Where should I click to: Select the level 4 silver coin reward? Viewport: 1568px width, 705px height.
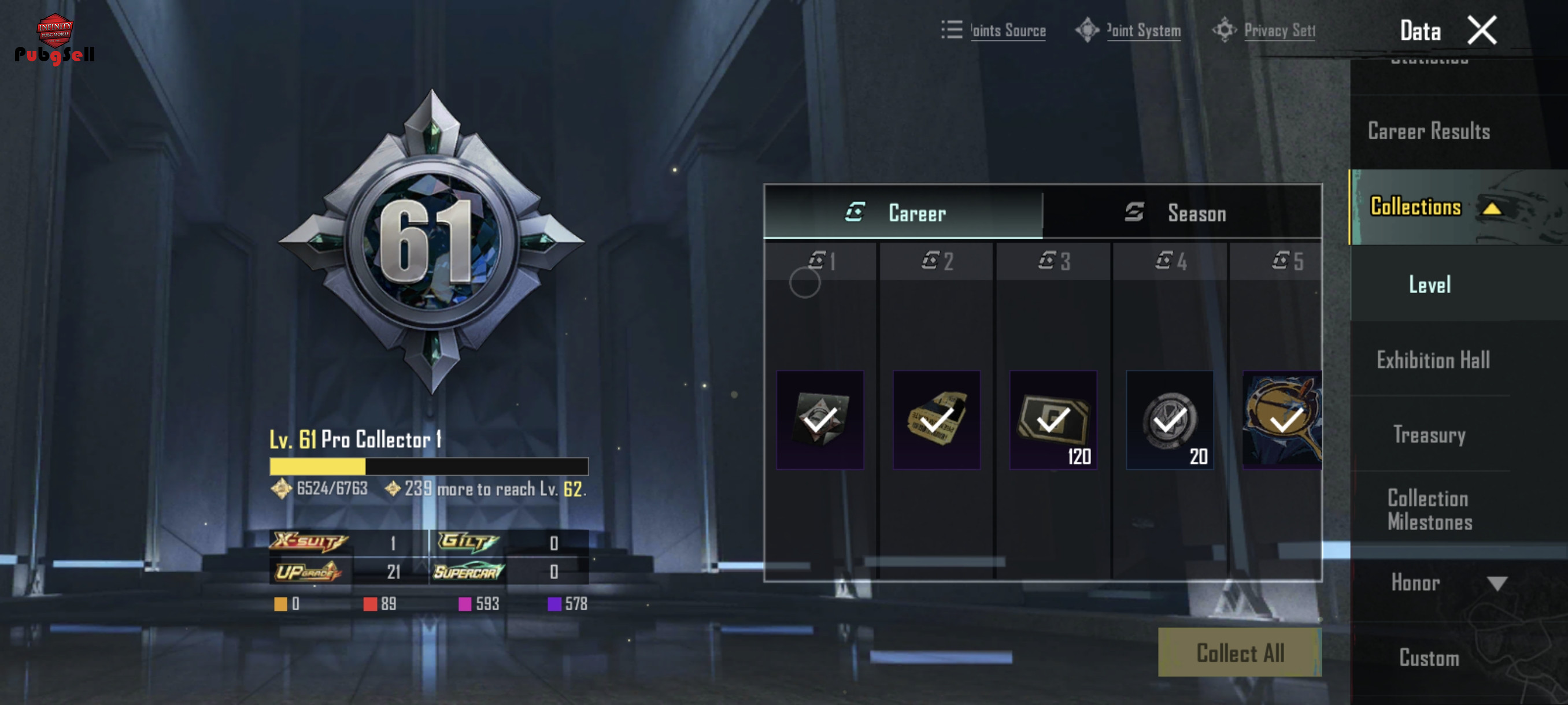pos(1168,420)
